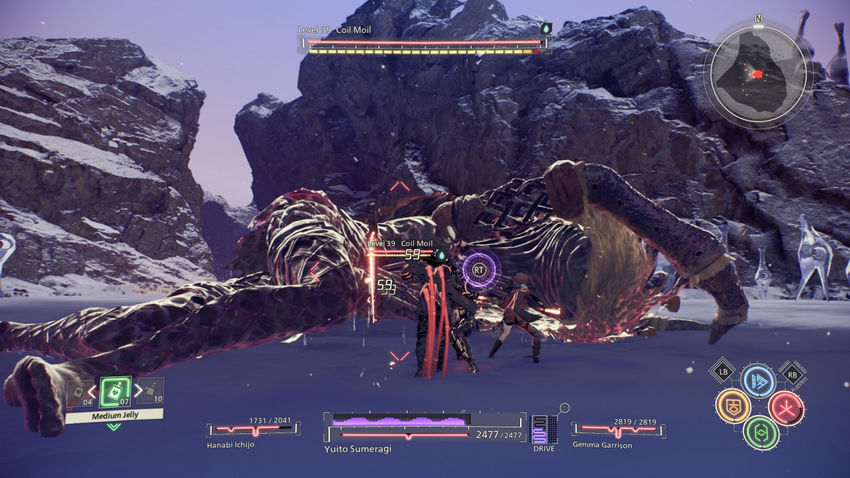The height and width of the screenshot is (478, 850).
Task: Use the selected Medium Jelly item
Action: click(x=115, y=391)
